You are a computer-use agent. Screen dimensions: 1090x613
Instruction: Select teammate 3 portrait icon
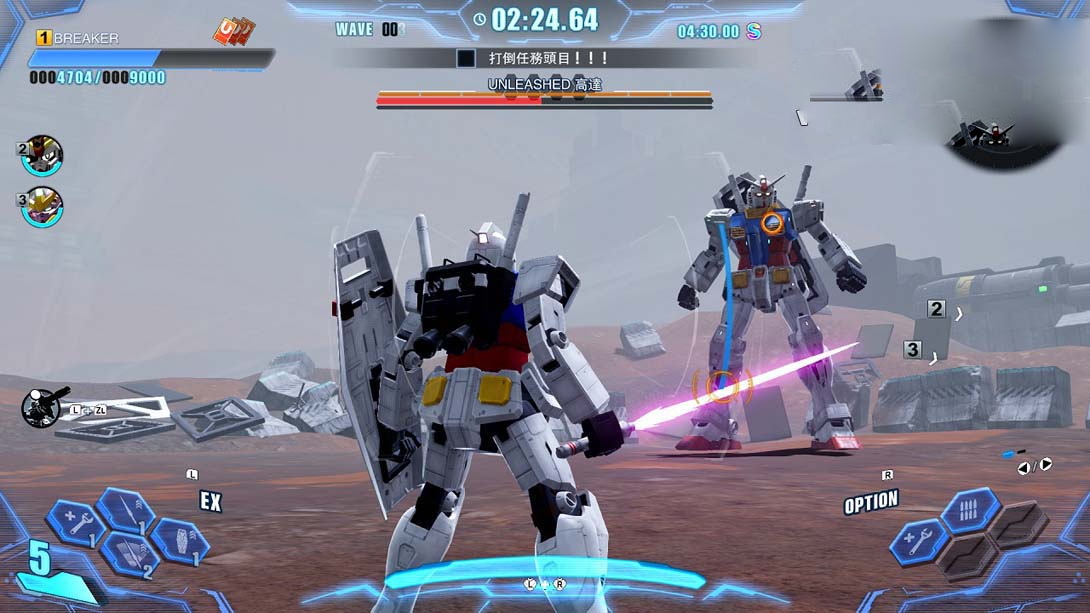click(42, 206)
